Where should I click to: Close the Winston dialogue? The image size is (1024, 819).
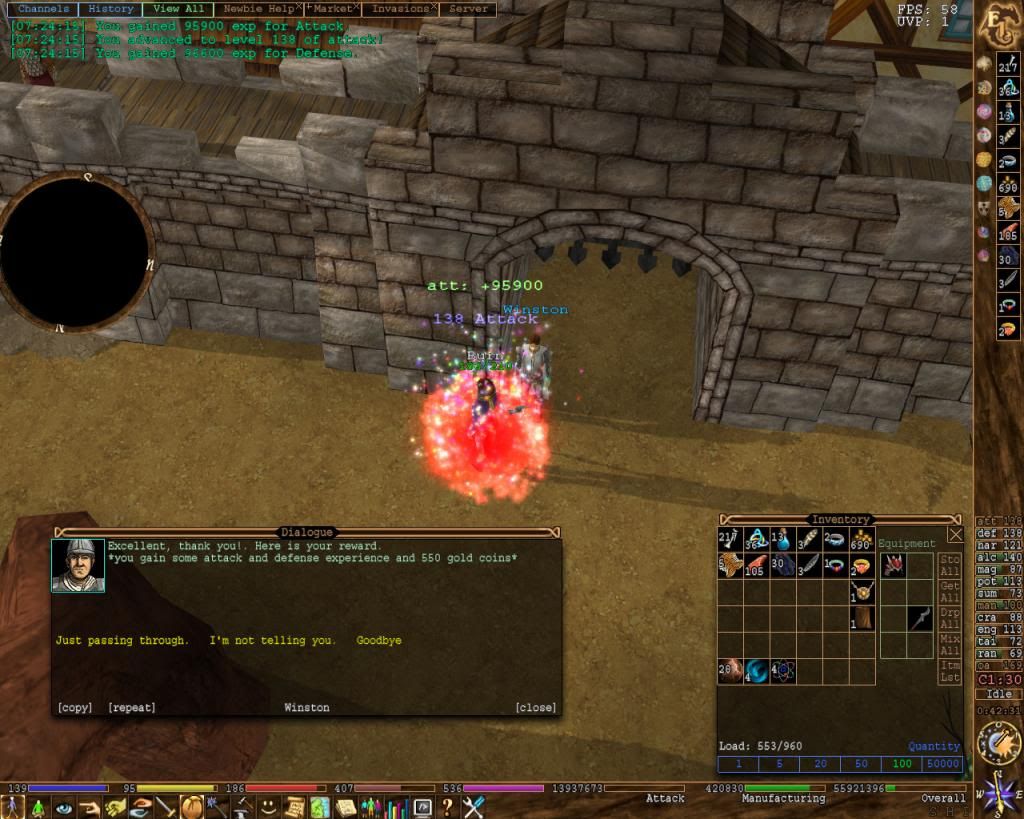pyautogui.click(x=535, y=708)
